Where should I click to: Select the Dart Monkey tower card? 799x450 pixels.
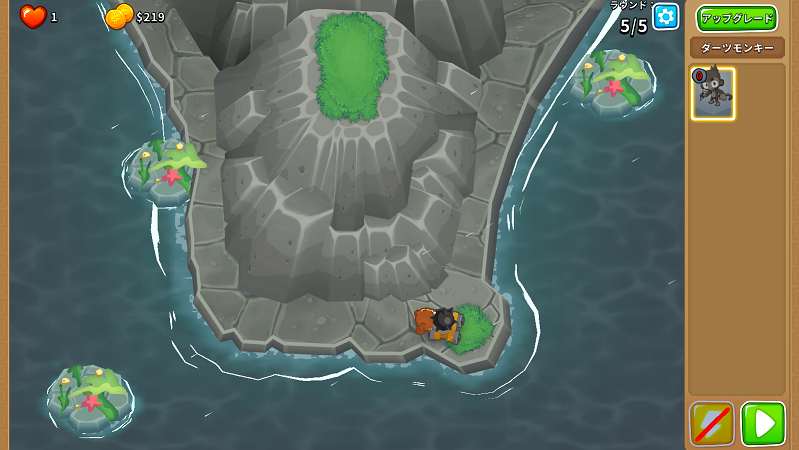[713, 94]
